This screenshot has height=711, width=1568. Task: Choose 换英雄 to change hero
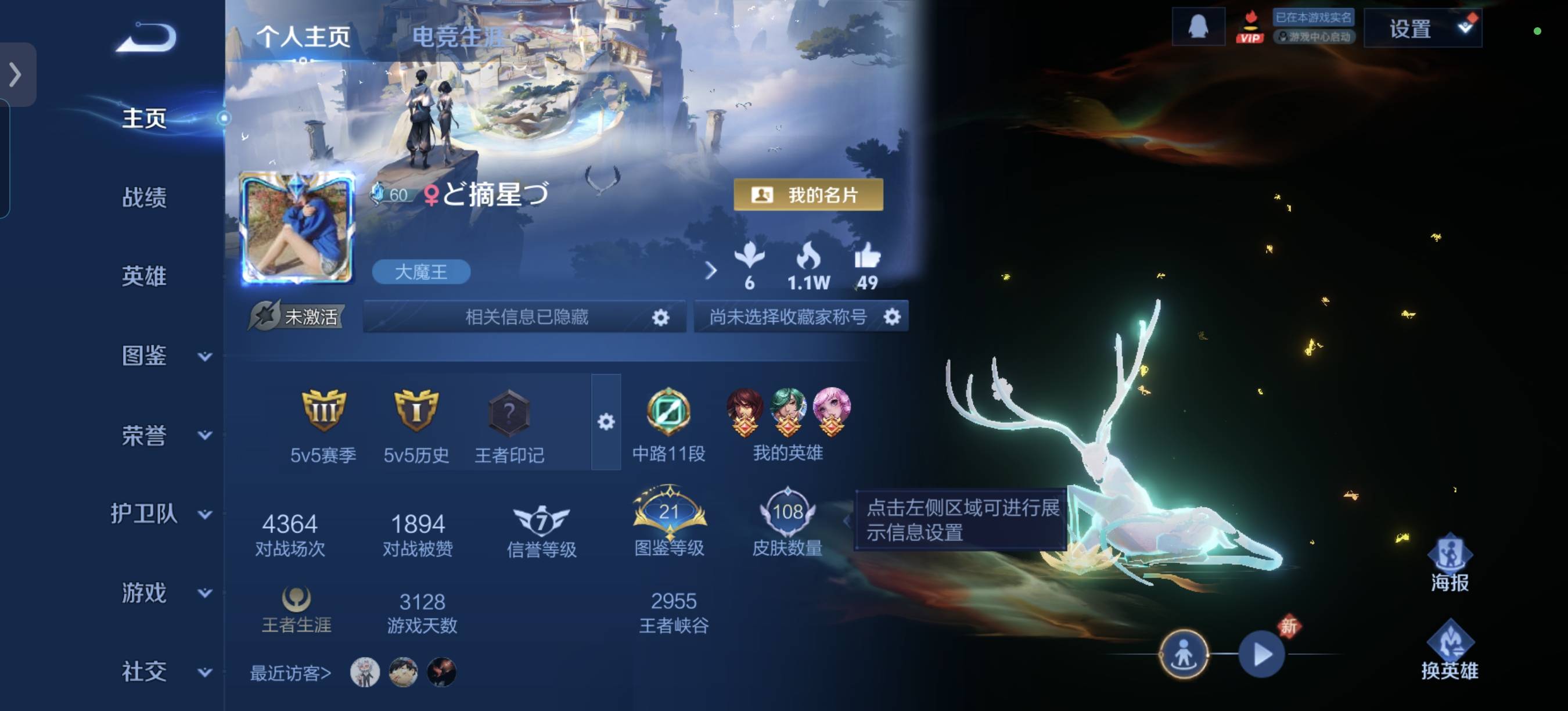[x=1450, y=650]
